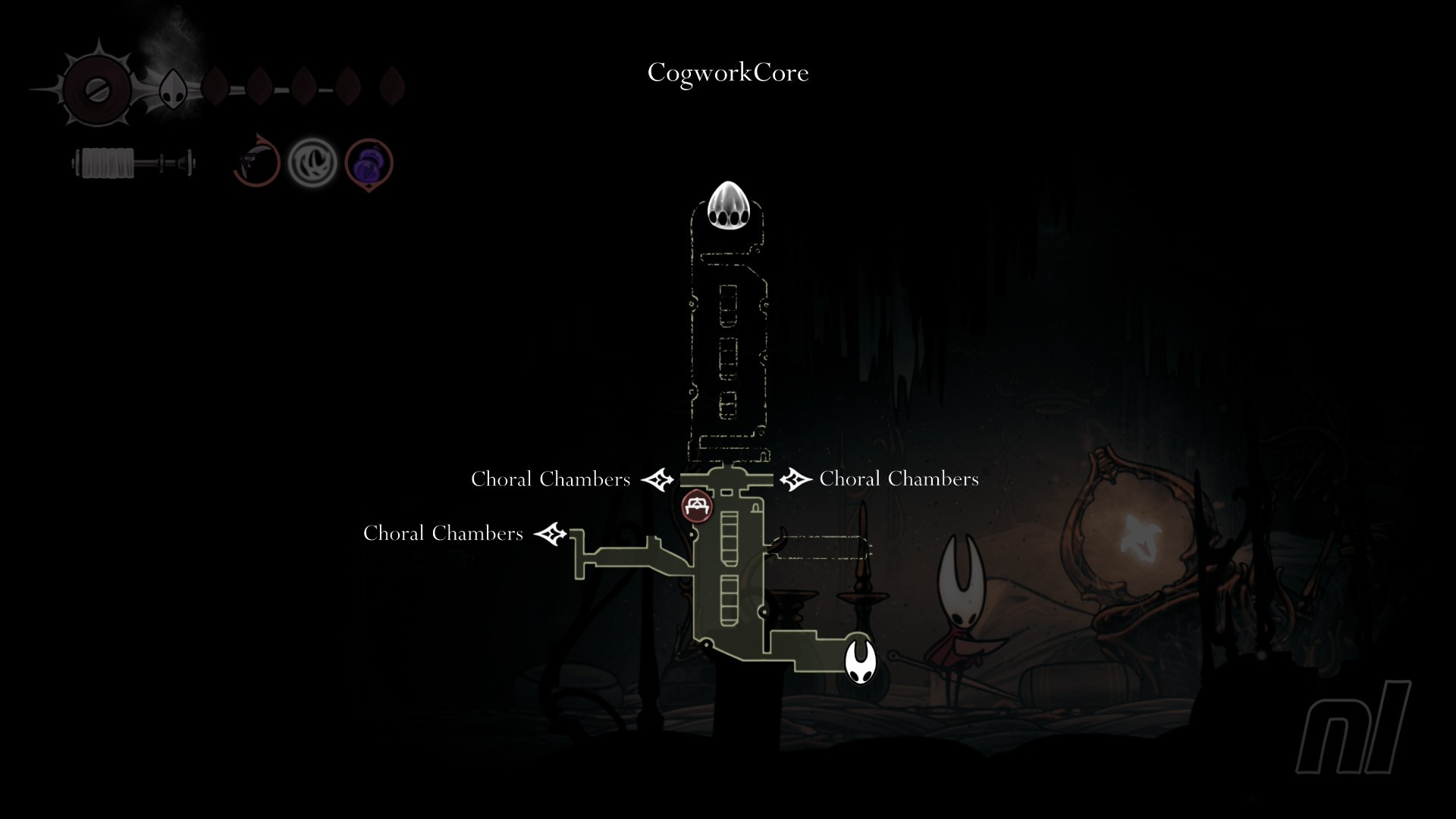This screenshot has width=1456, height=819.
Task: Click Hornet's position marker on the map
Action: tap(860, 661)
